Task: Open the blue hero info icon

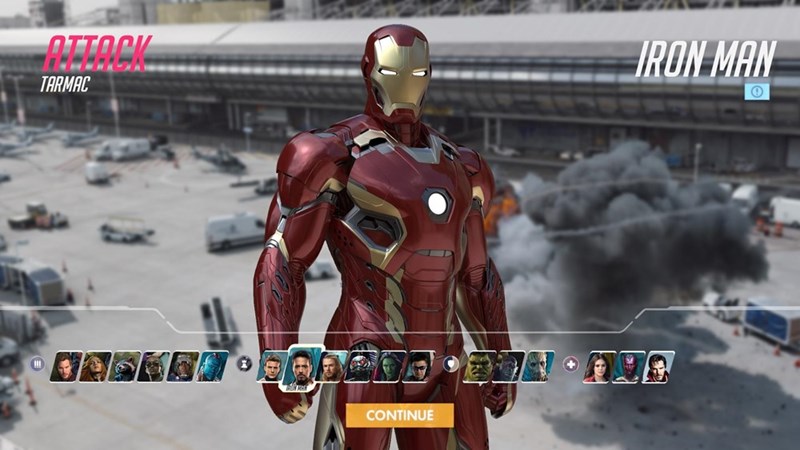Action: tap(757, 91)
